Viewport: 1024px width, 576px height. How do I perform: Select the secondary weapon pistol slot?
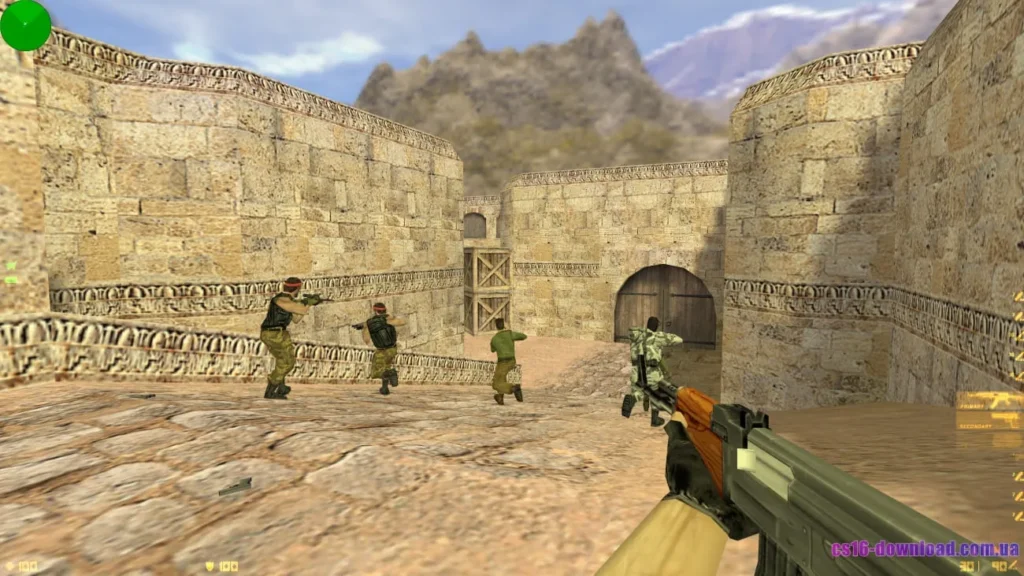point(988,421)
